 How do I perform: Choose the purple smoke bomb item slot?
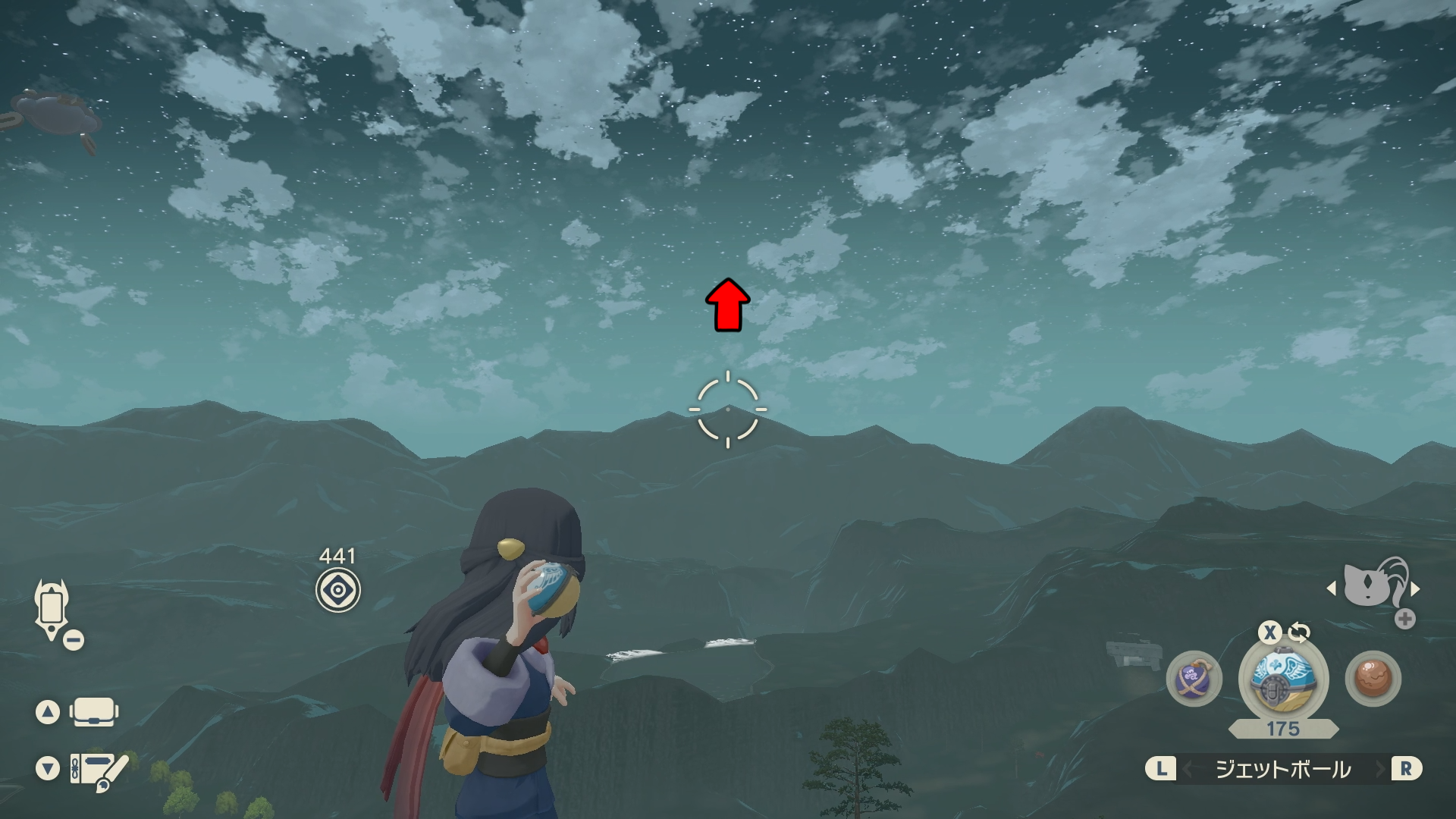click(1194, 679)
